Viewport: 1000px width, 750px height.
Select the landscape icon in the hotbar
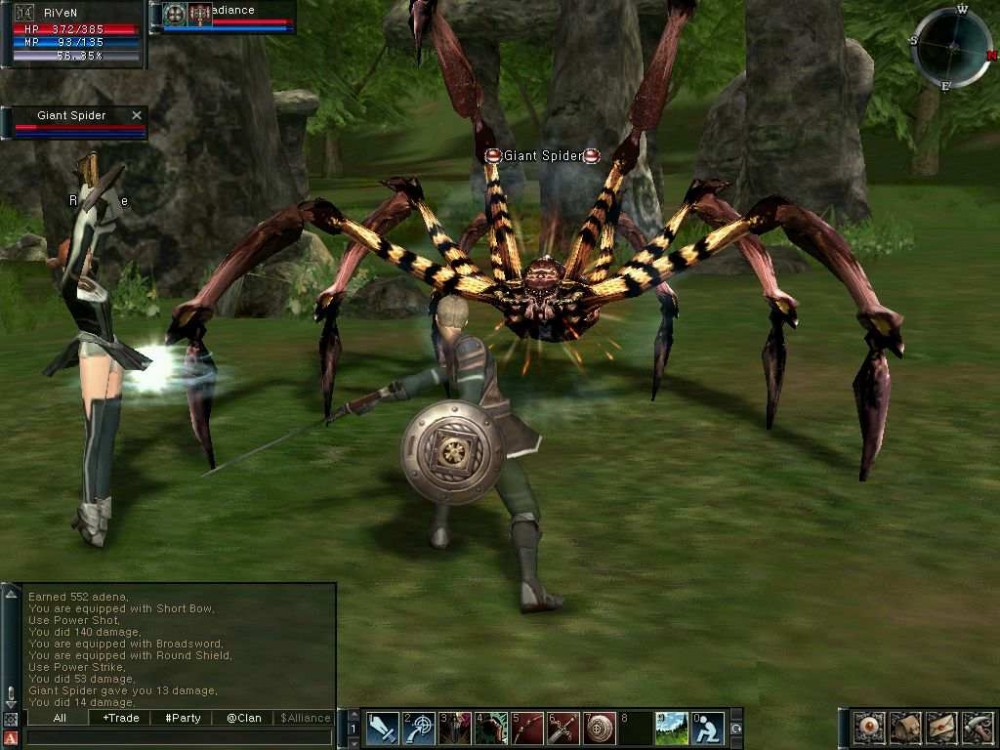671,729
